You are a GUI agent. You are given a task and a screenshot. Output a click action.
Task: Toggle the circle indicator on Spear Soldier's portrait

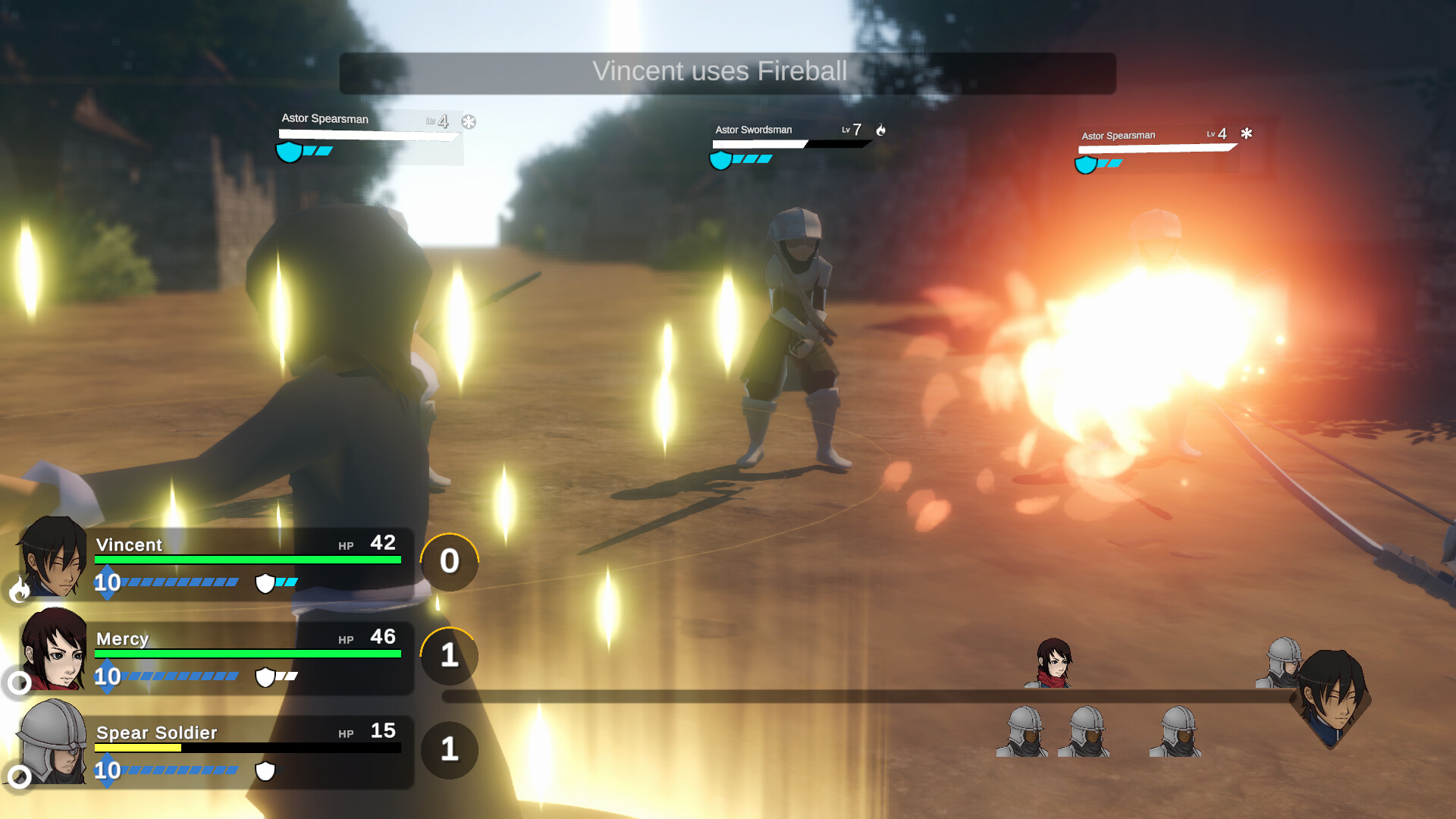[x=19, y=778]
